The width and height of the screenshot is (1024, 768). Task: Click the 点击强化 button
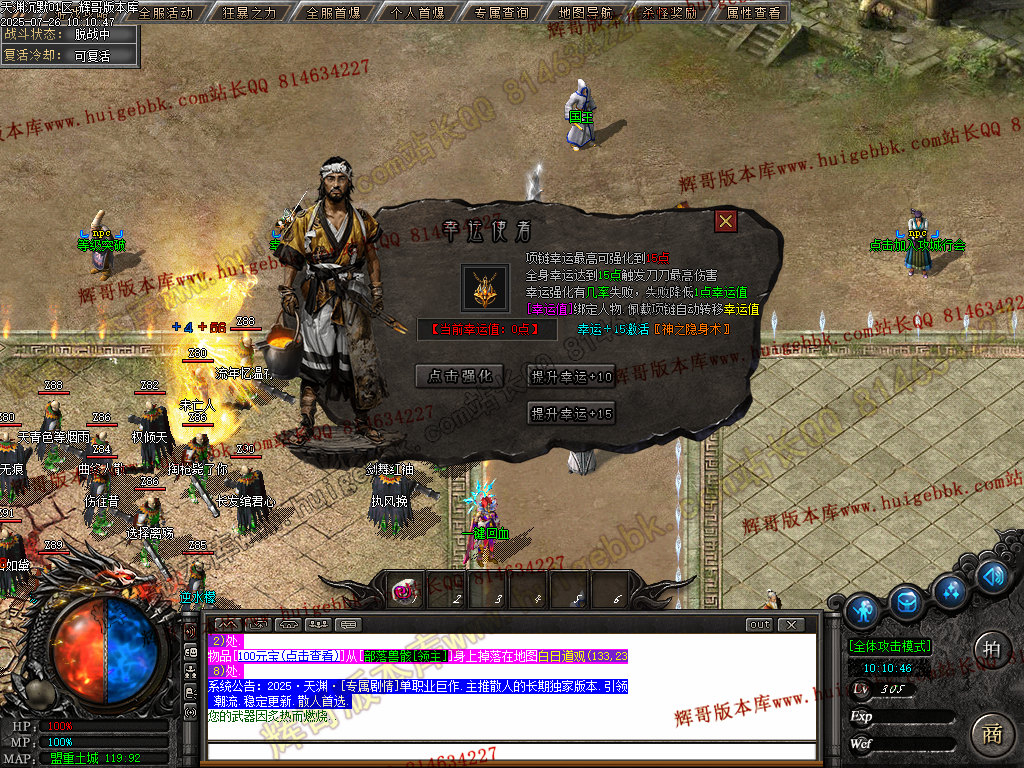click(460, 376)
